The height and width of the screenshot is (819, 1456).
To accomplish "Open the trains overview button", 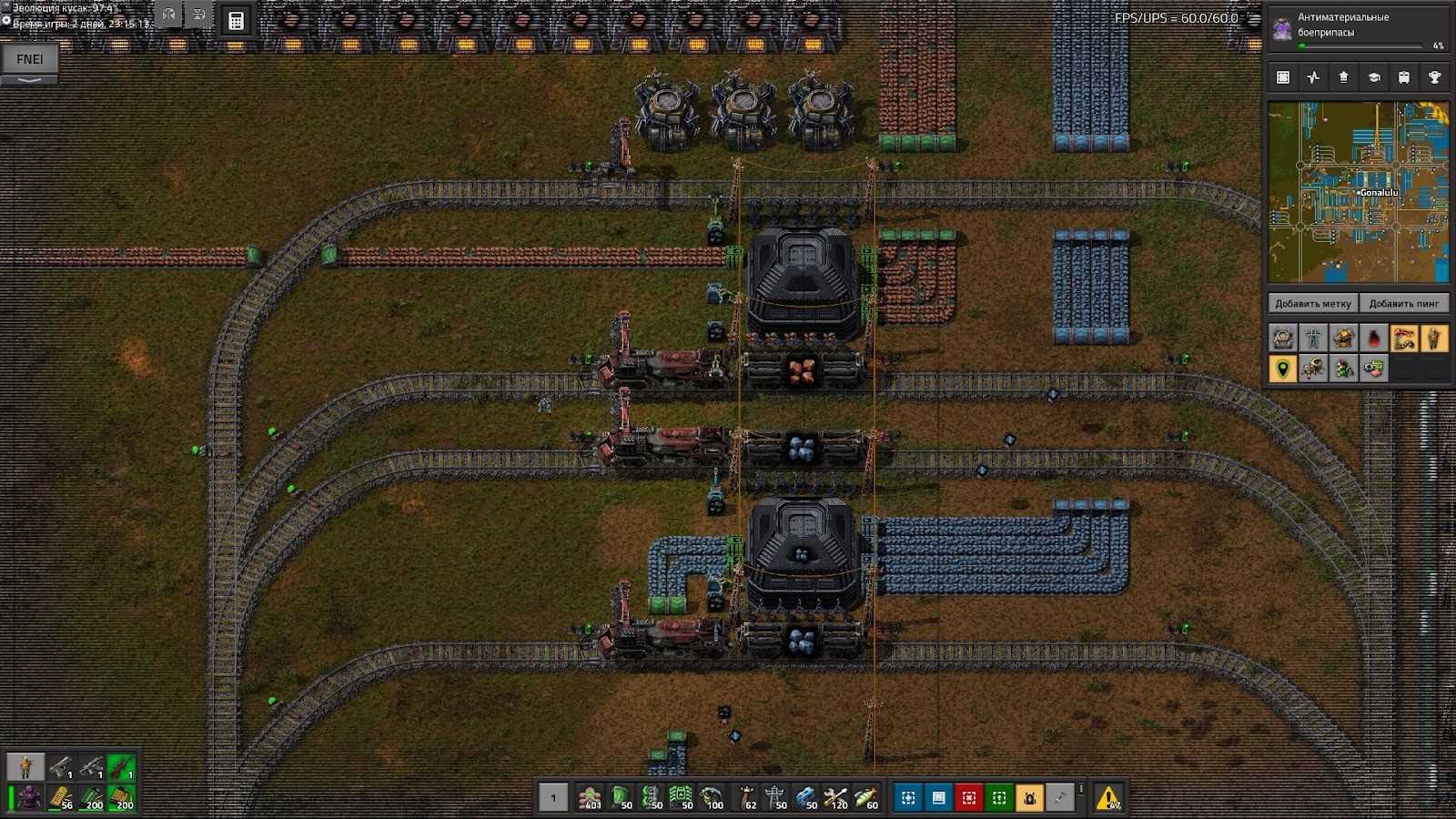I will pos(1404,77).
